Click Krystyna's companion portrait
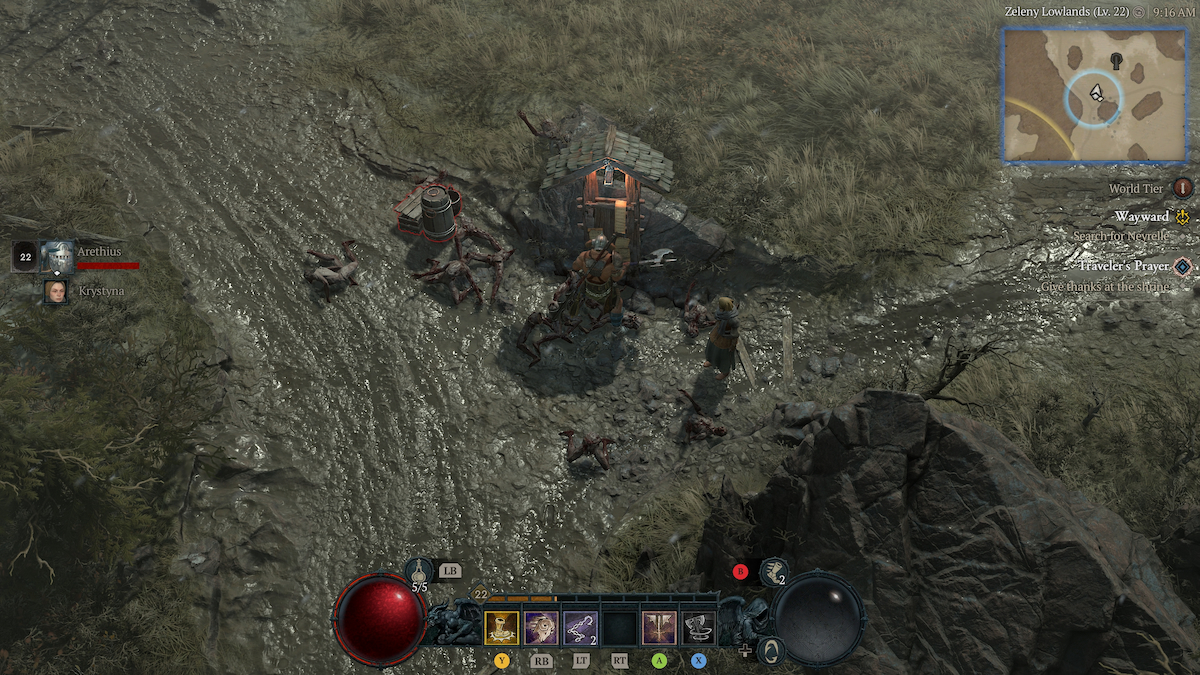Image resolution: width=1200 pixels, height=675 pixels. (56, 291)
